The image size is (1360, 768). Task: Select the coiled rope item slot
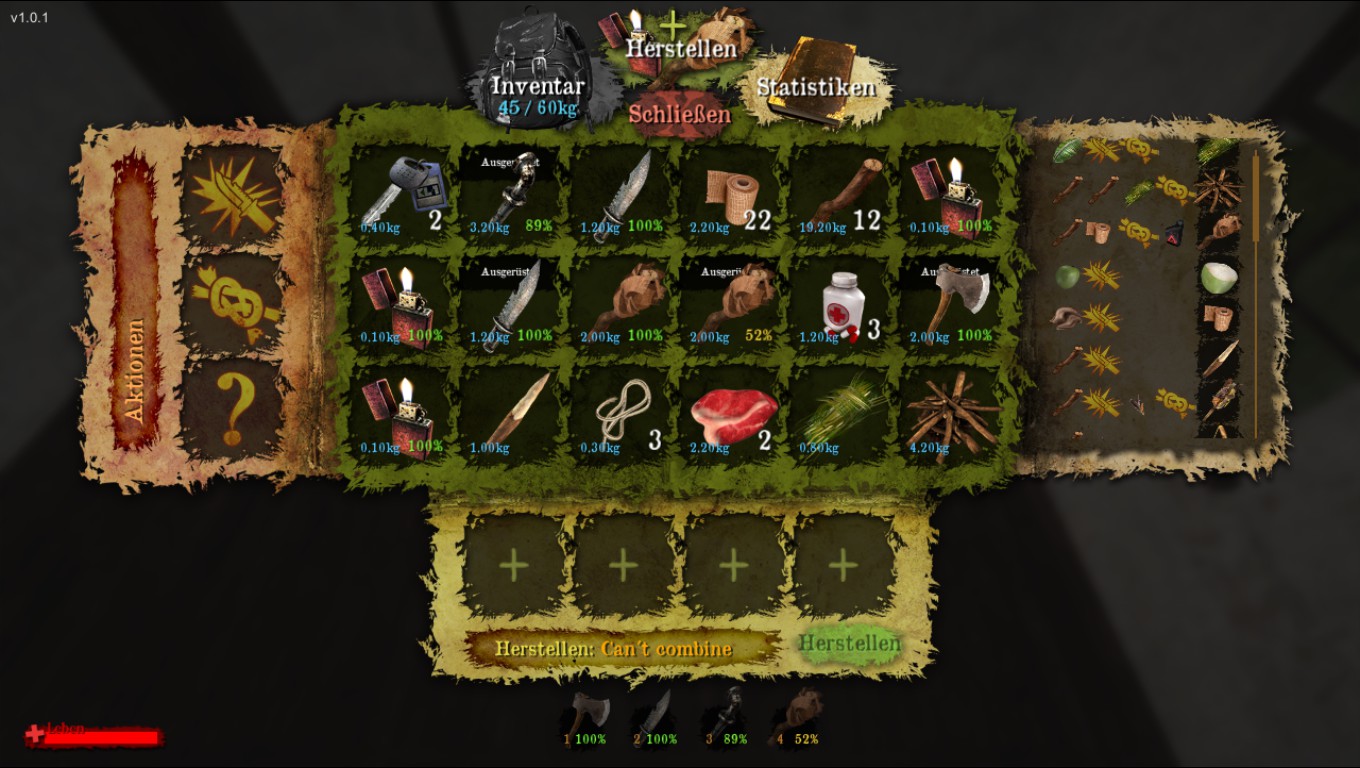click(x=622, y=414)
